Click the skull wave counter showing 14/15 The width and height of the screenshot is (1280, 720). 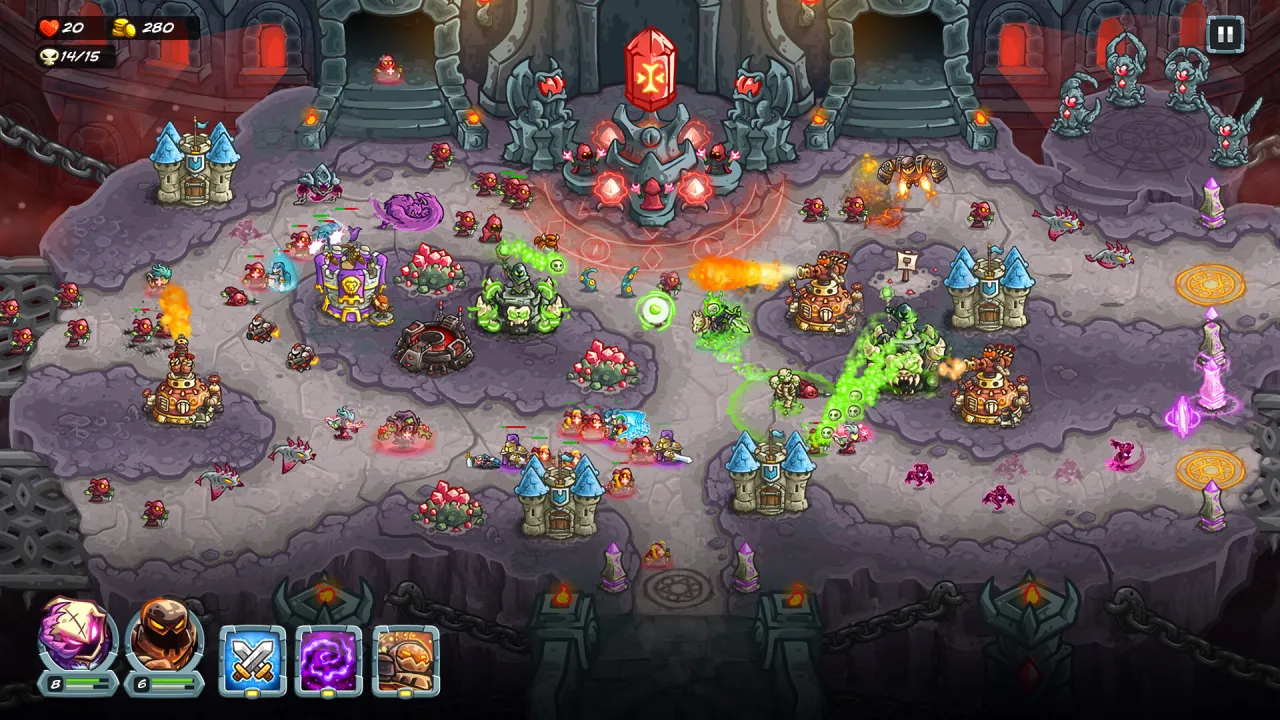(x=75, y=55)
